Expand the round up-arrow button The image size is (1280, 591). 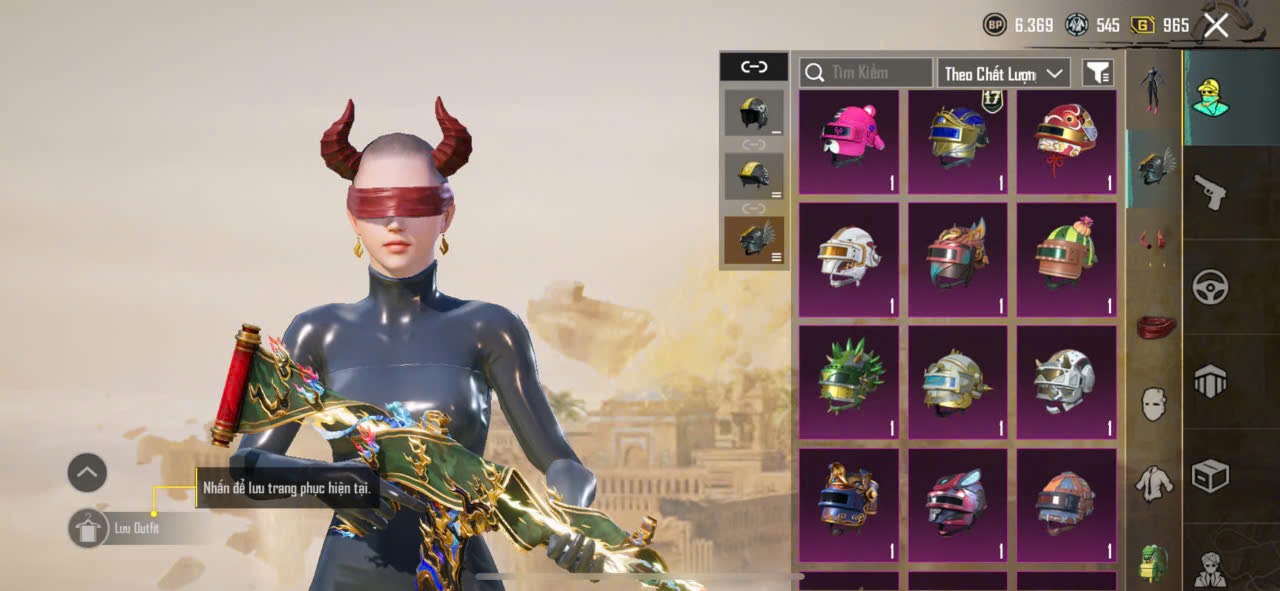pos(87,472)
